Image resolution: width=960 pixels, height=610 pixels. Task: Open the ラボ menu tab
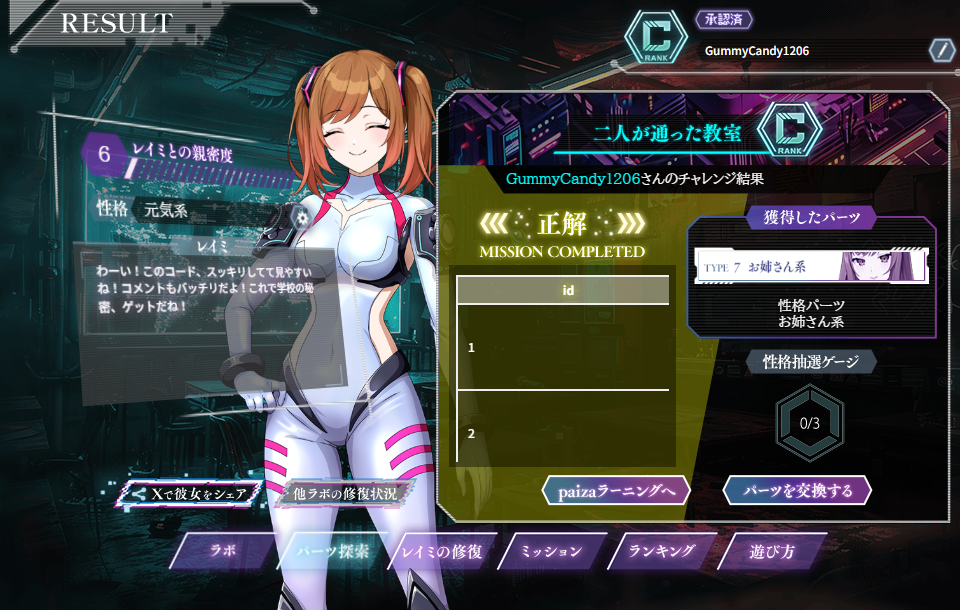(x=222, y=551)
